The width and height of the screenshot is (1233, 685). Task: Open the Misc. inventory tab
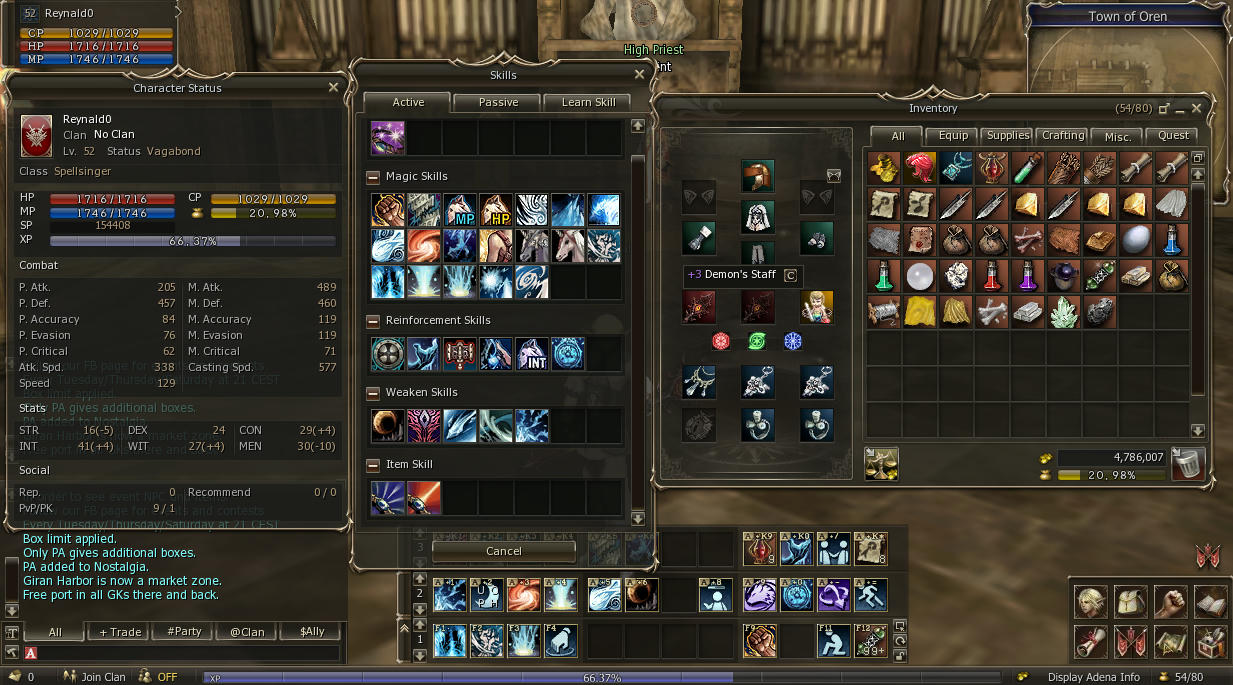pyautogui.click(x=1118, y=136)
